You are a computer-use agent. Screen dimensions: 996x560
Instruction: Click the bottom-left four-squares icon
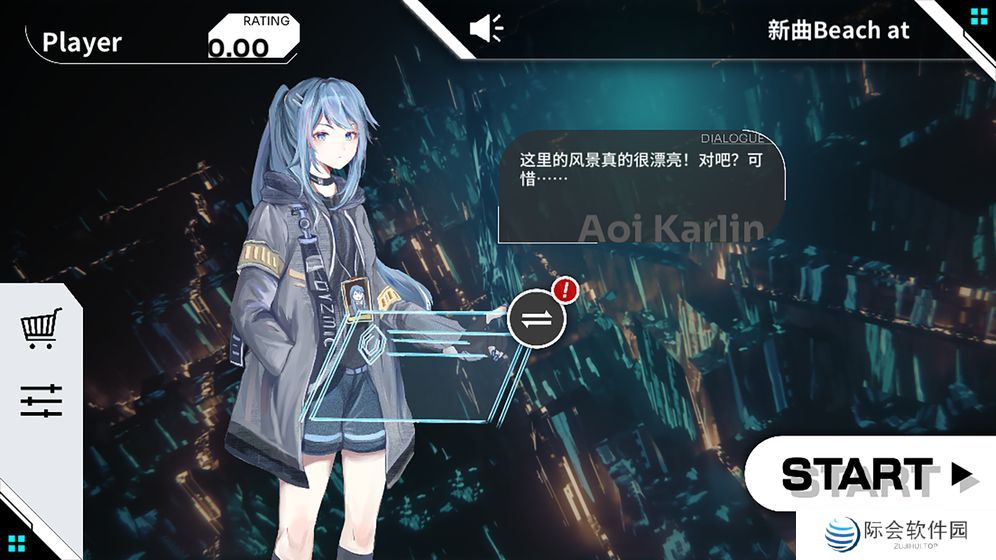[x=16, y=543]
